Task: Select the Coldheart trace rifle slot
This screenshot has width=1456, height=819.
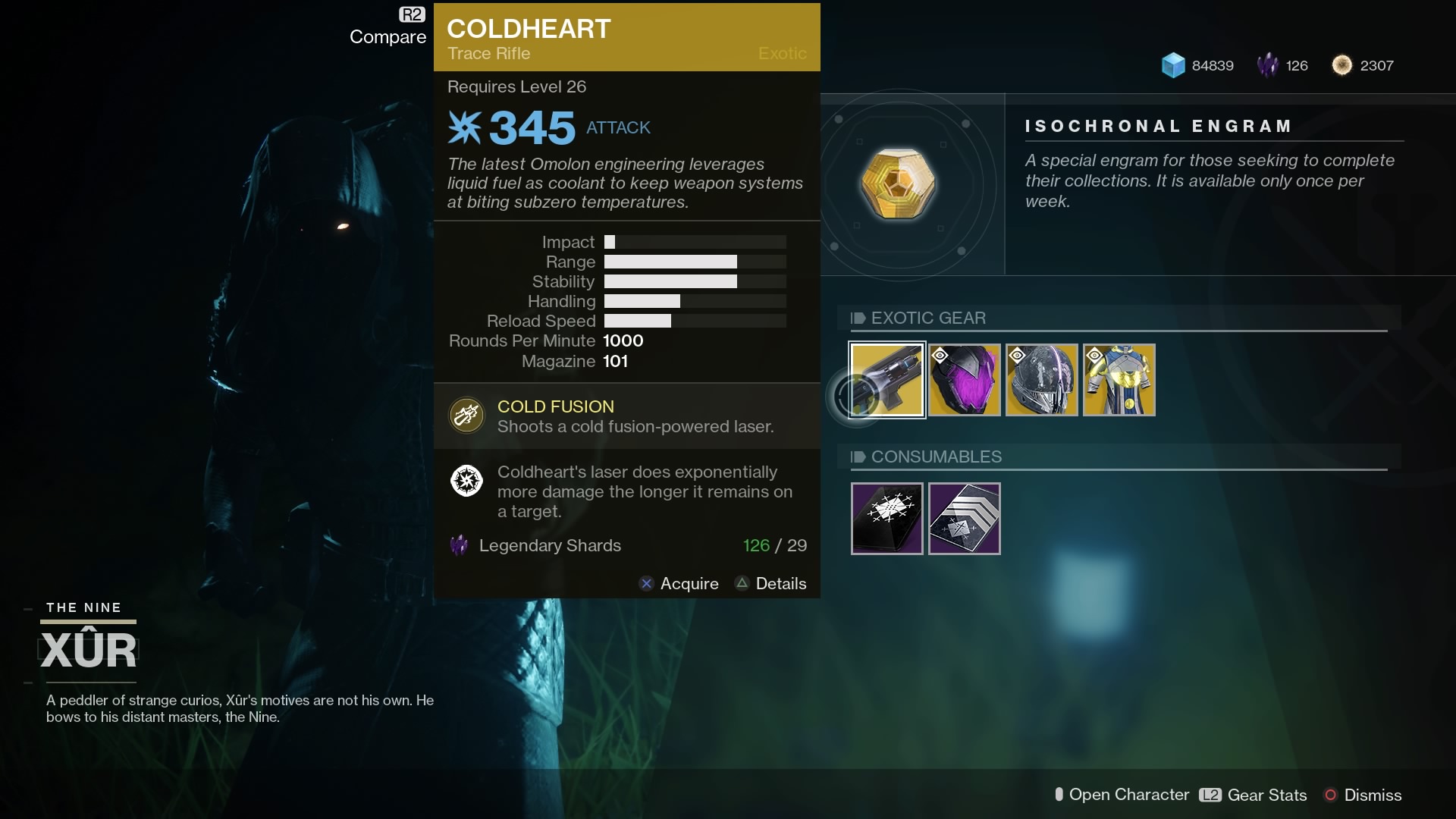Action: [886, 379]
